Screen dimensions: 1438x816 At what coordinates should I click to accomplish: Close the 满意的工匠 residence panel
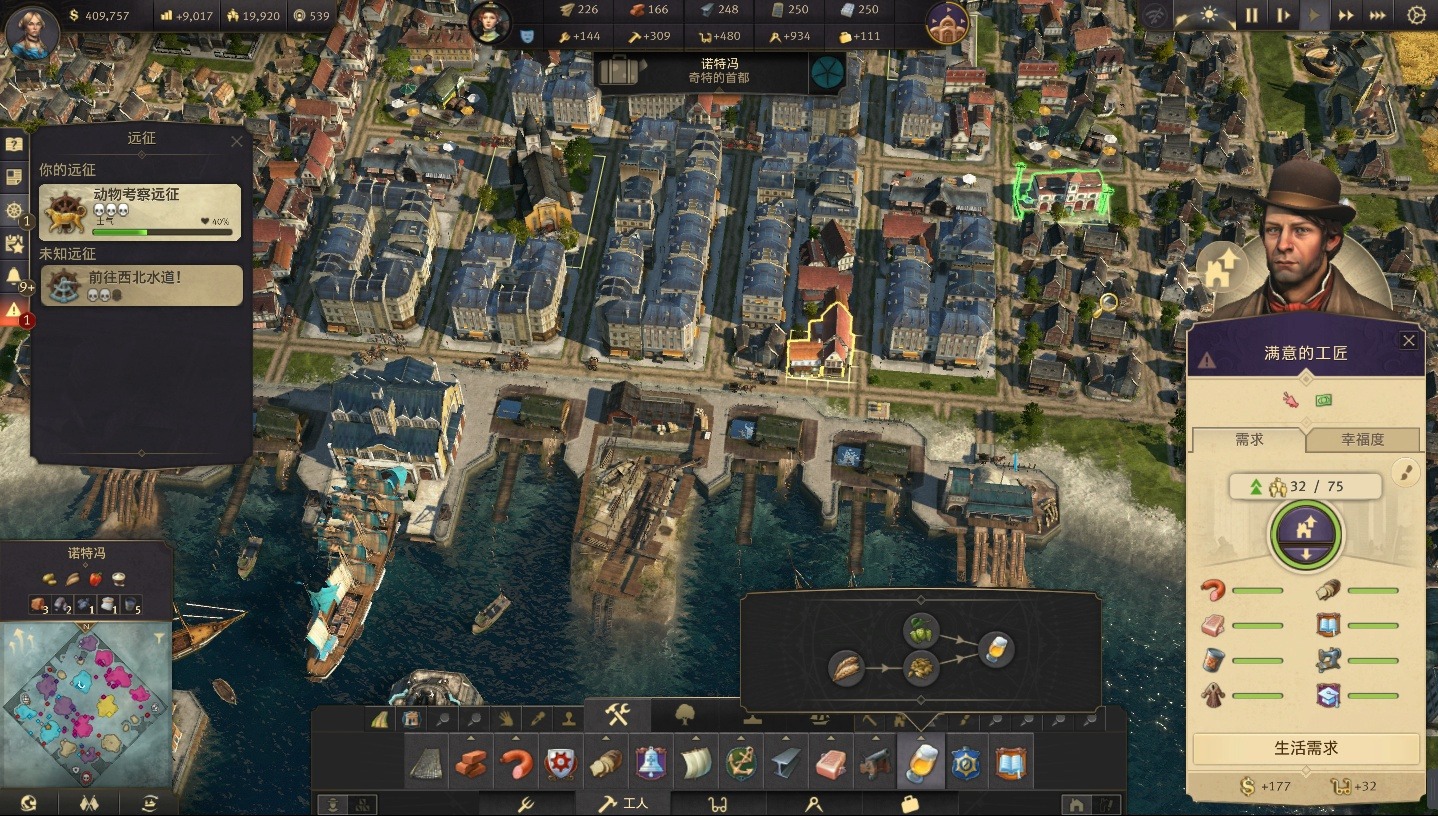click(1408, 341)
